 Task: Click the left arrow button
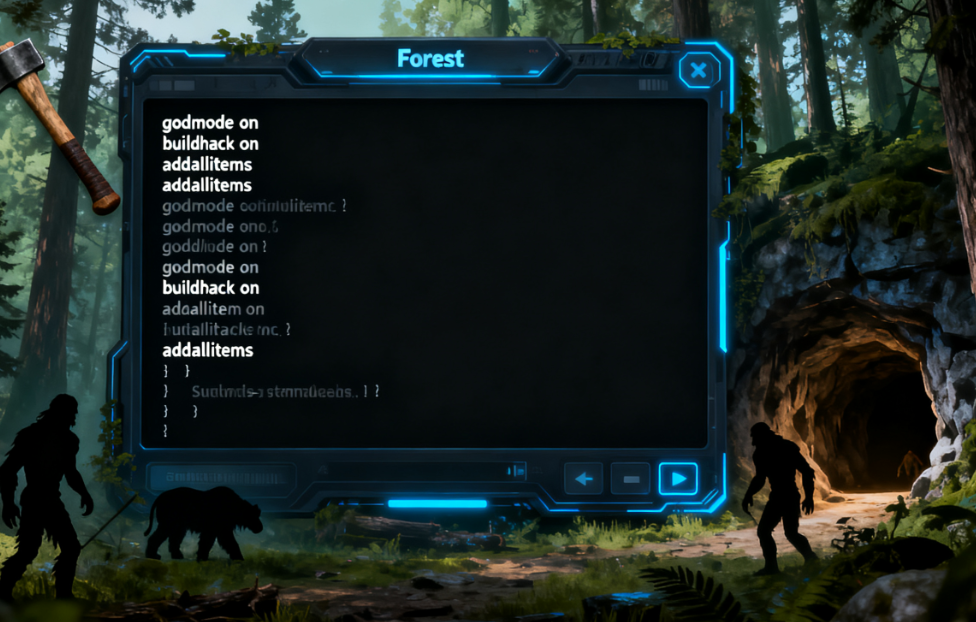pyautogui.click(x=584, y=479)
